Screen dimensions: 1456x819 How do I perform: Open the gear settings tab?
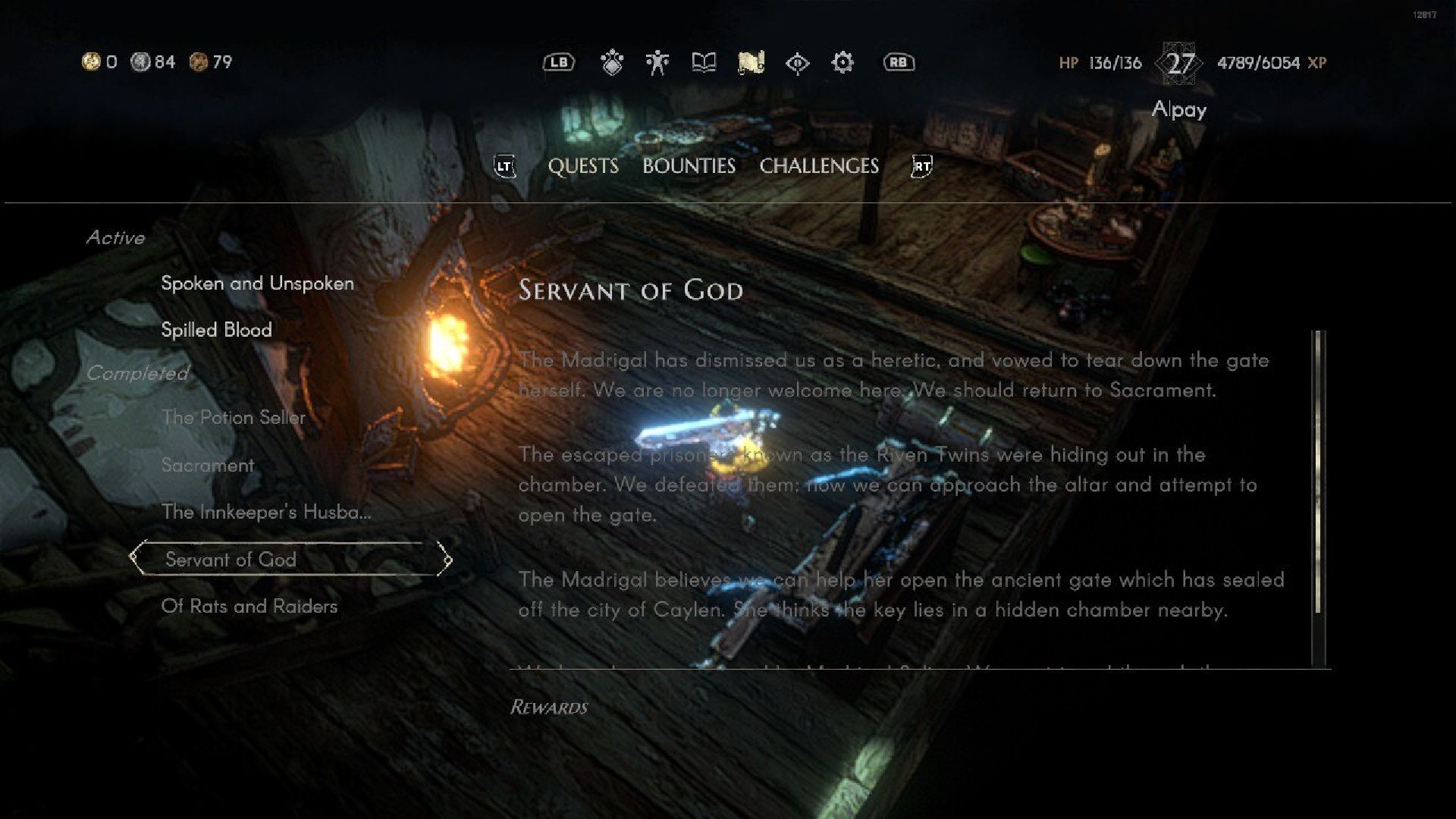pos(843,63)
